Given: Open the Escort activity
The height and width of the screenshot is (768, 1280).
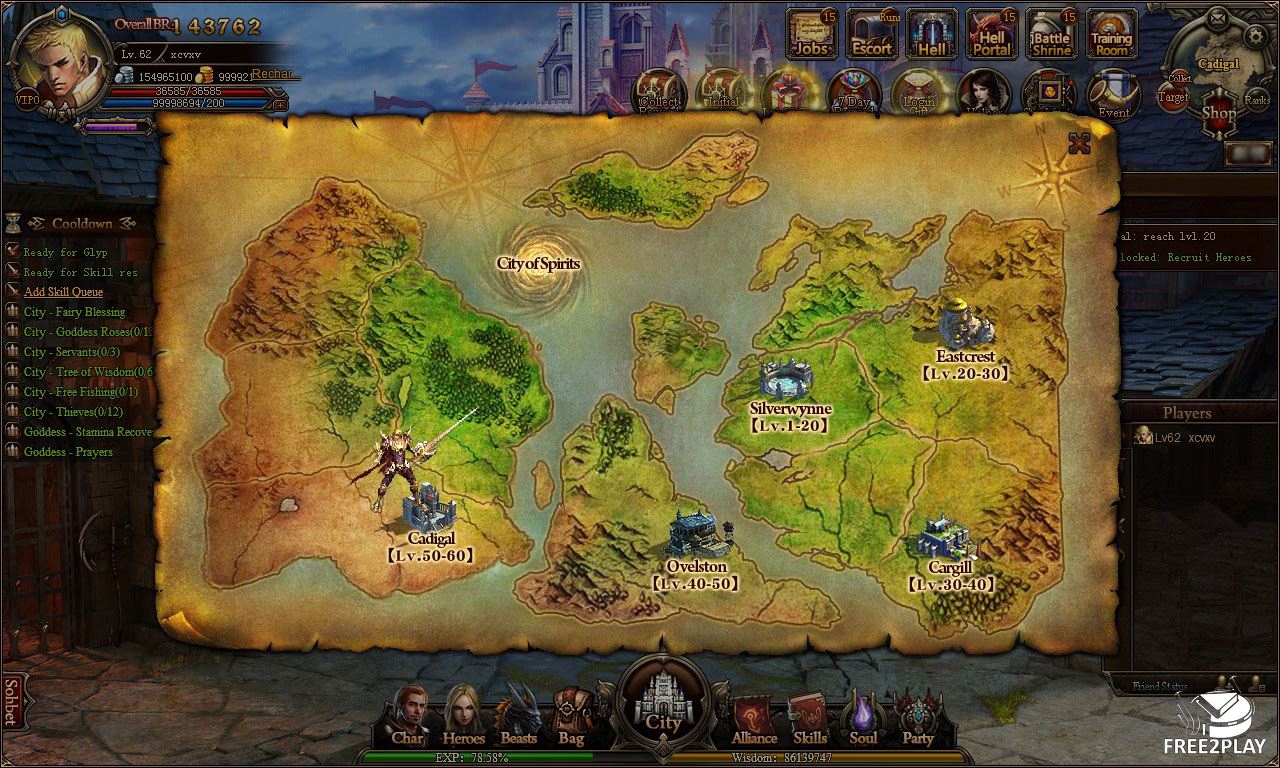Looking at the screenshot, I should 872,34.
